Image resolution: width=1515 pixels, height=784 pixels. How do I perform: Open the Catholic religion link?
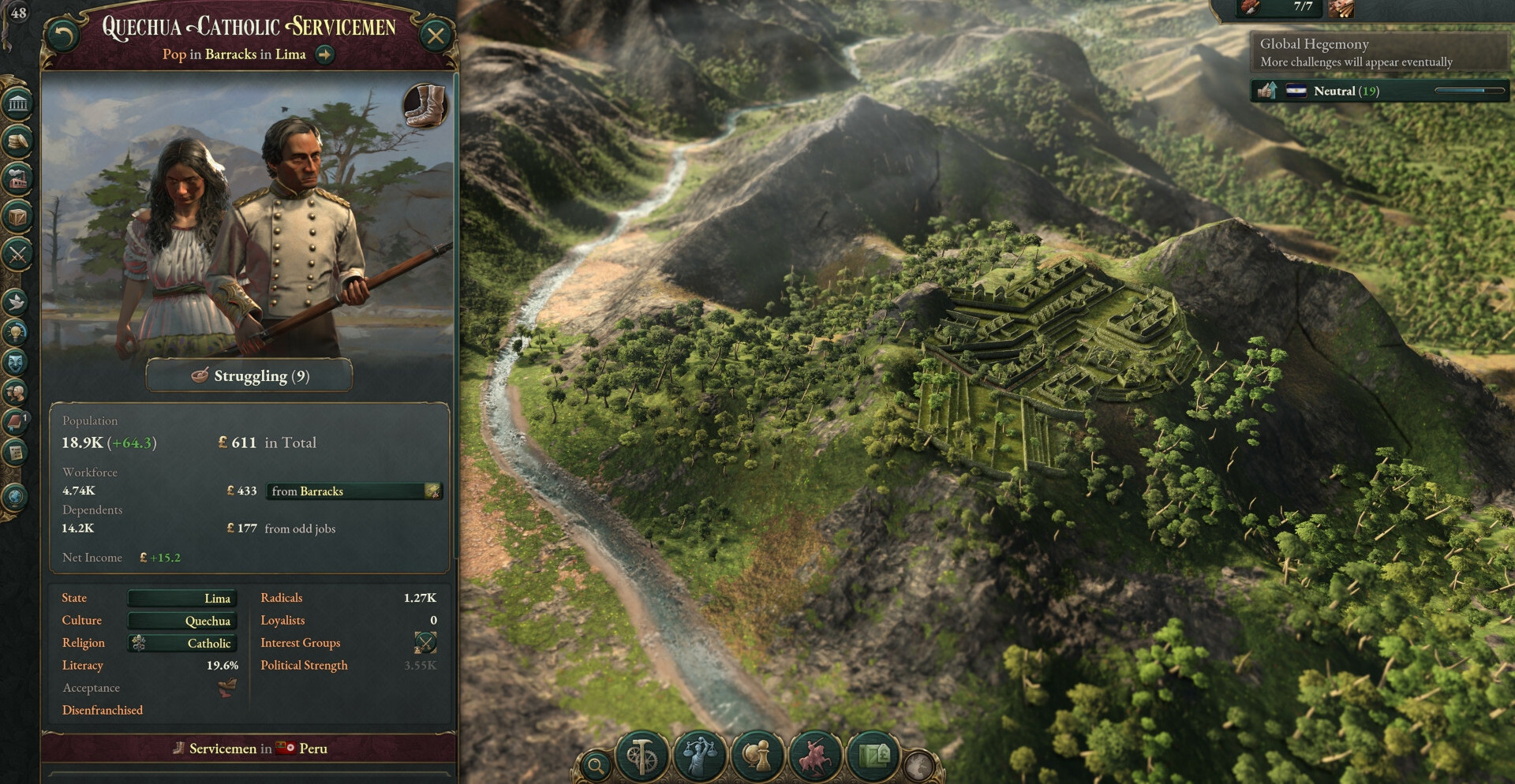[x=182, y=644]
